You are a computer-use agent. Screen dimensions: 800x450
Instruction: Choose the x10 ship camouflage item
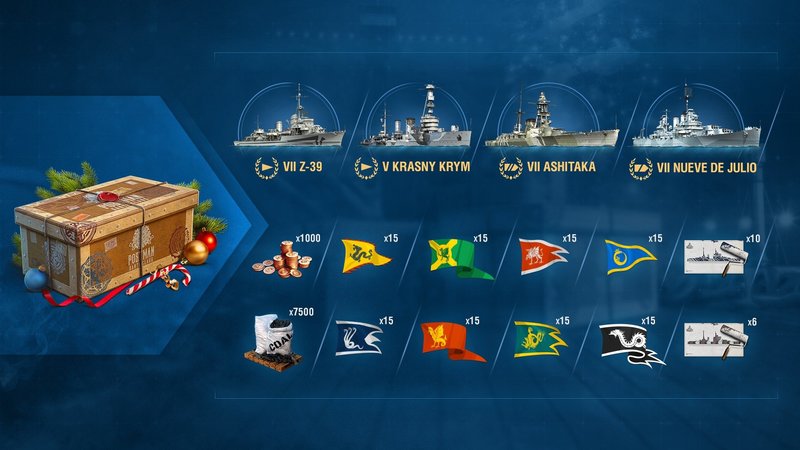pyautogui.click(x=713, y=257)
